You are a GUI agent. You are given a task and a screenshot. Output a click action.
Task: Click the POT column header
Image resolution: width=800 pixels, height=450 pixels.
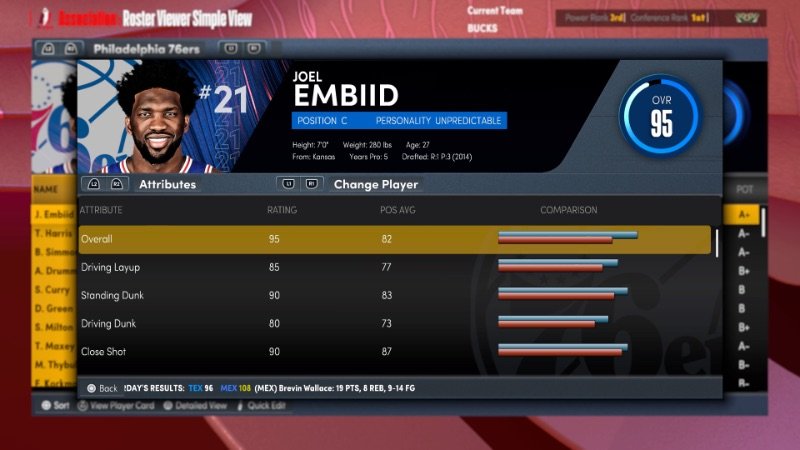pyautogui.click(x=744, y=189)
